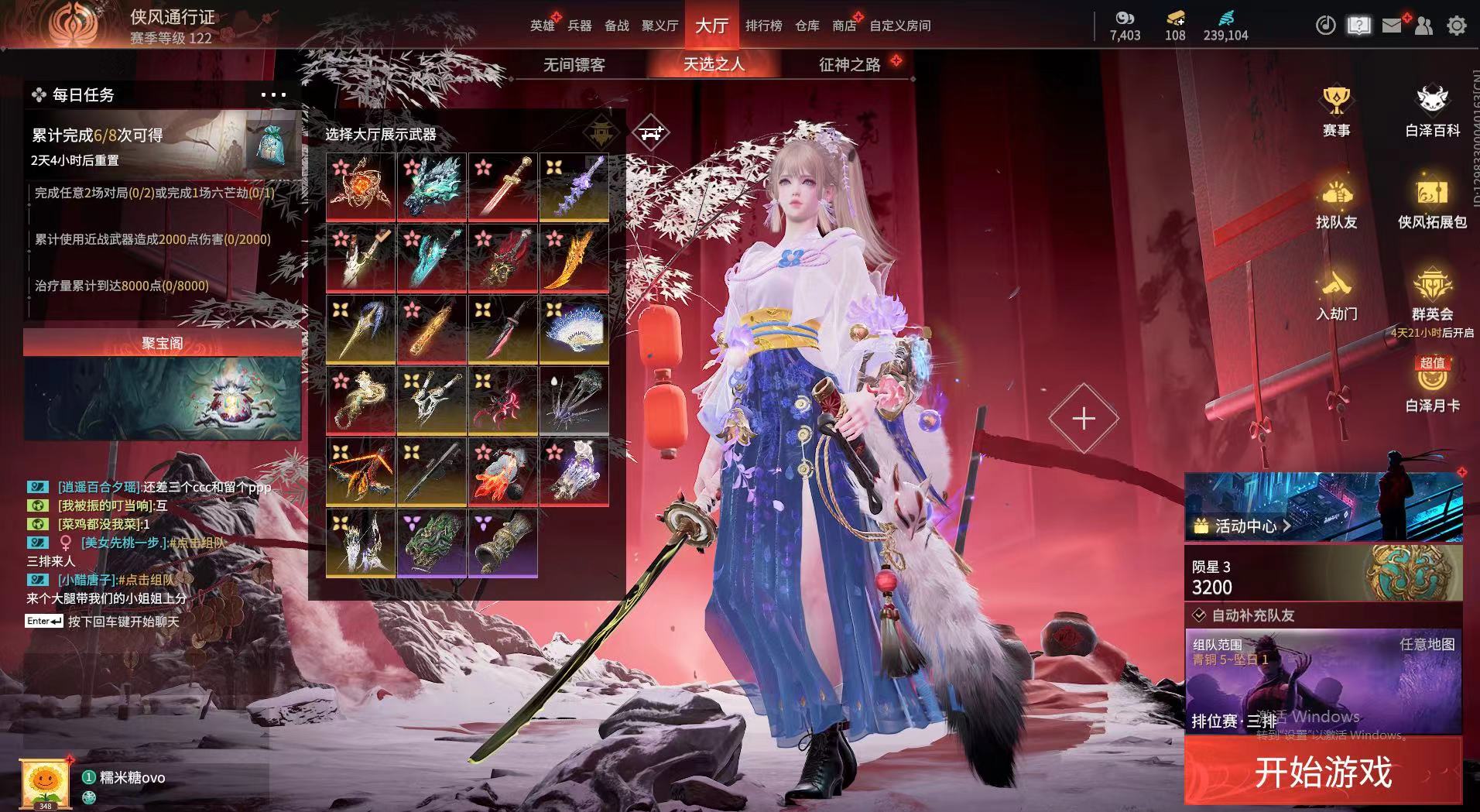The image size is (1480, 812).
Task: Select the folding fan weapon slot
Action: (x=574, y=329)
